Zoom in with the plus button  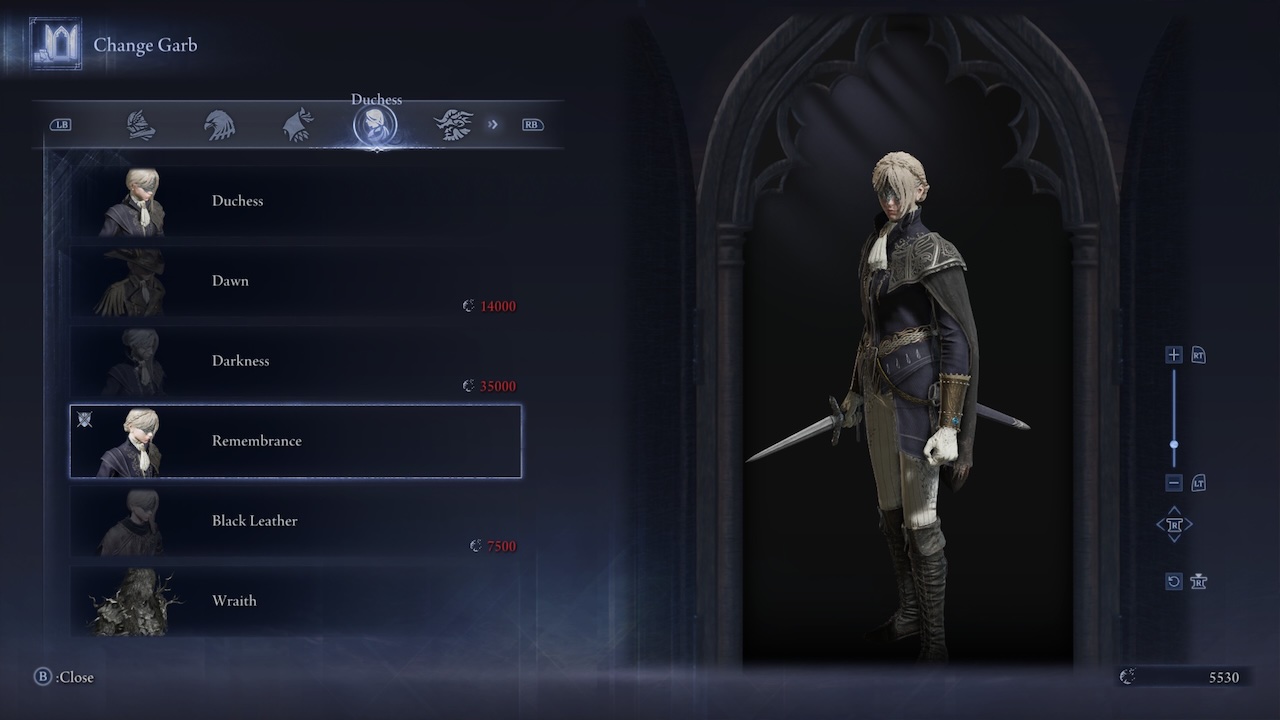1174,355
